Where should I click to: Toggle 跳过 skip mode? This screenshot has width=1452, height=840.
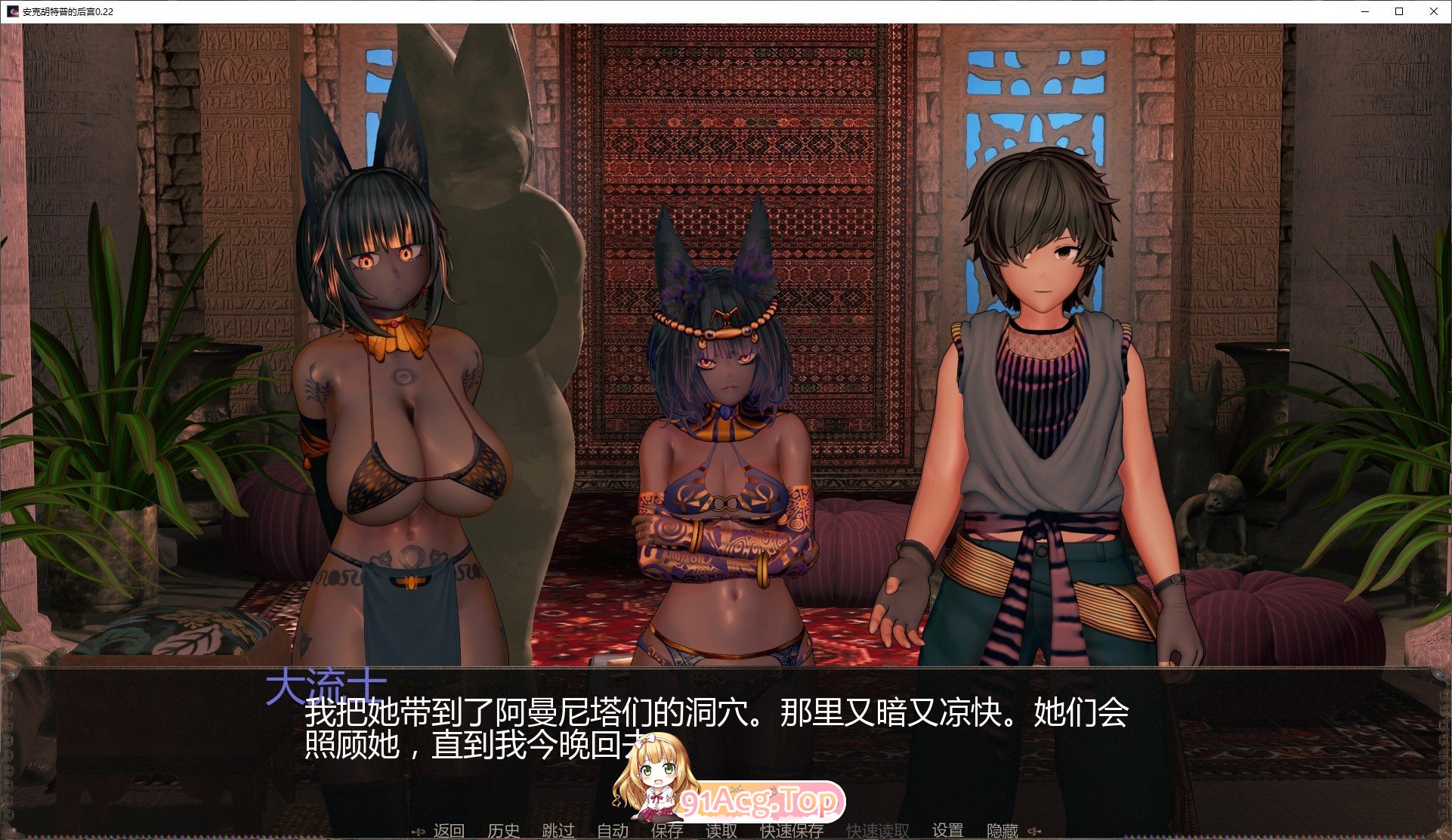pyautogui.click(x=558, y=829)
